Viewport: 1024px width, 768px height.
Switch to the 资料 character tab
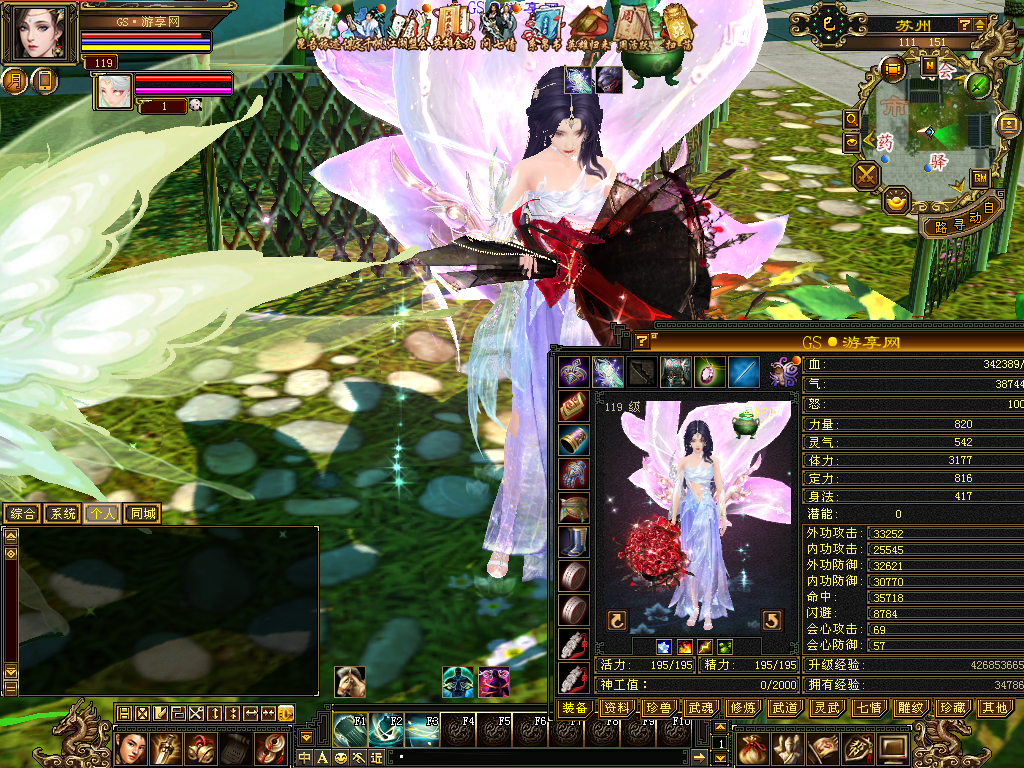point(617,707)
